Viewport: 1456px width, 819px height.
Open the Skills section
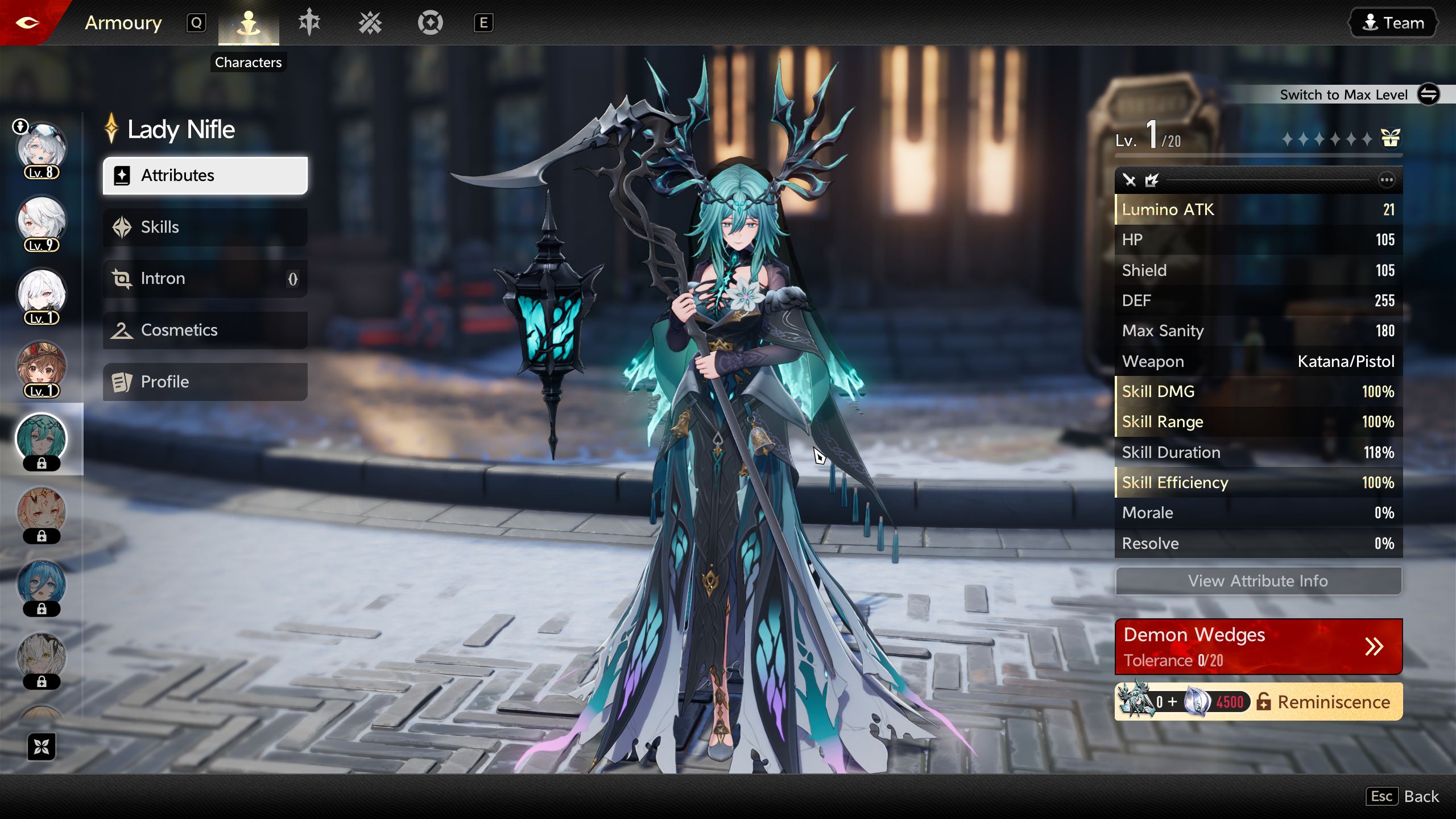pos(205,227)
